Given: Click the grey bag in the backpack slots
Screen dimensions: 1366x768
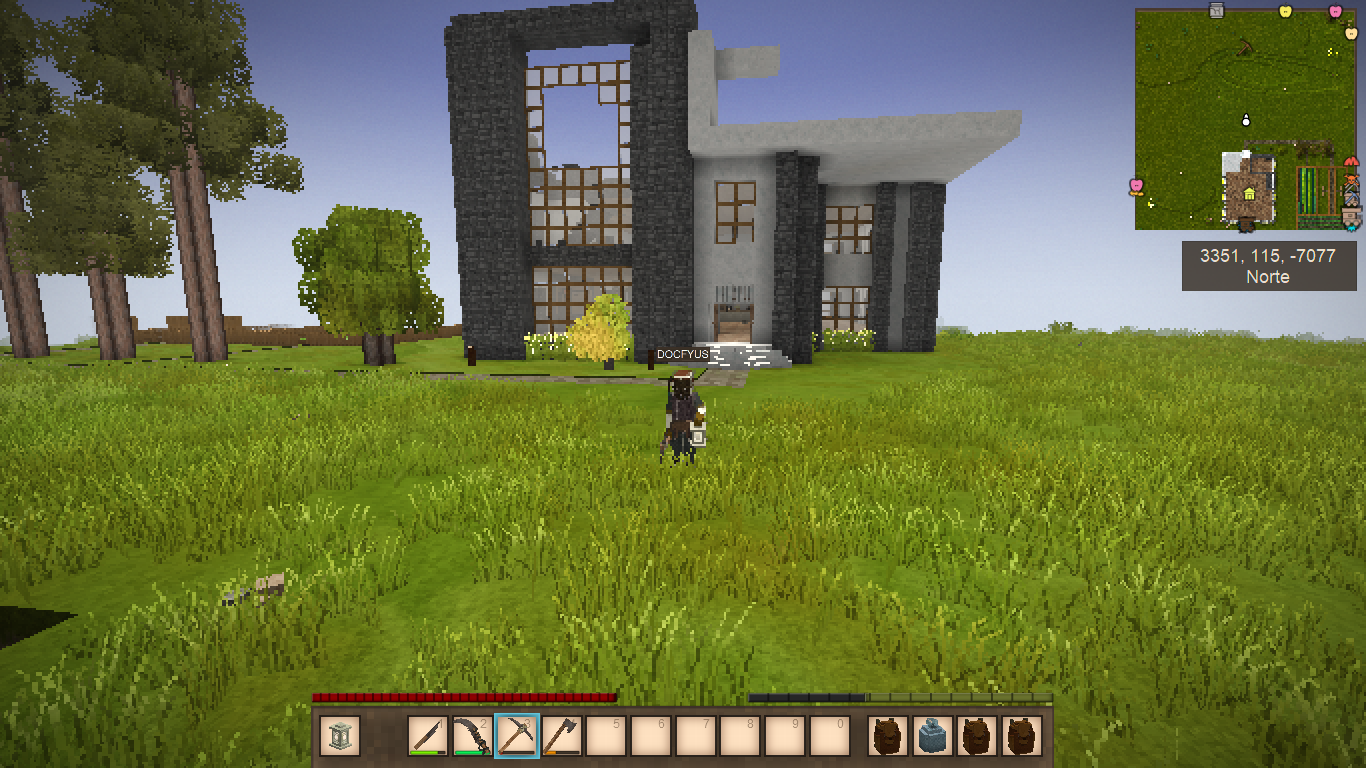Looking at the screenshot, I should [932, 736].
